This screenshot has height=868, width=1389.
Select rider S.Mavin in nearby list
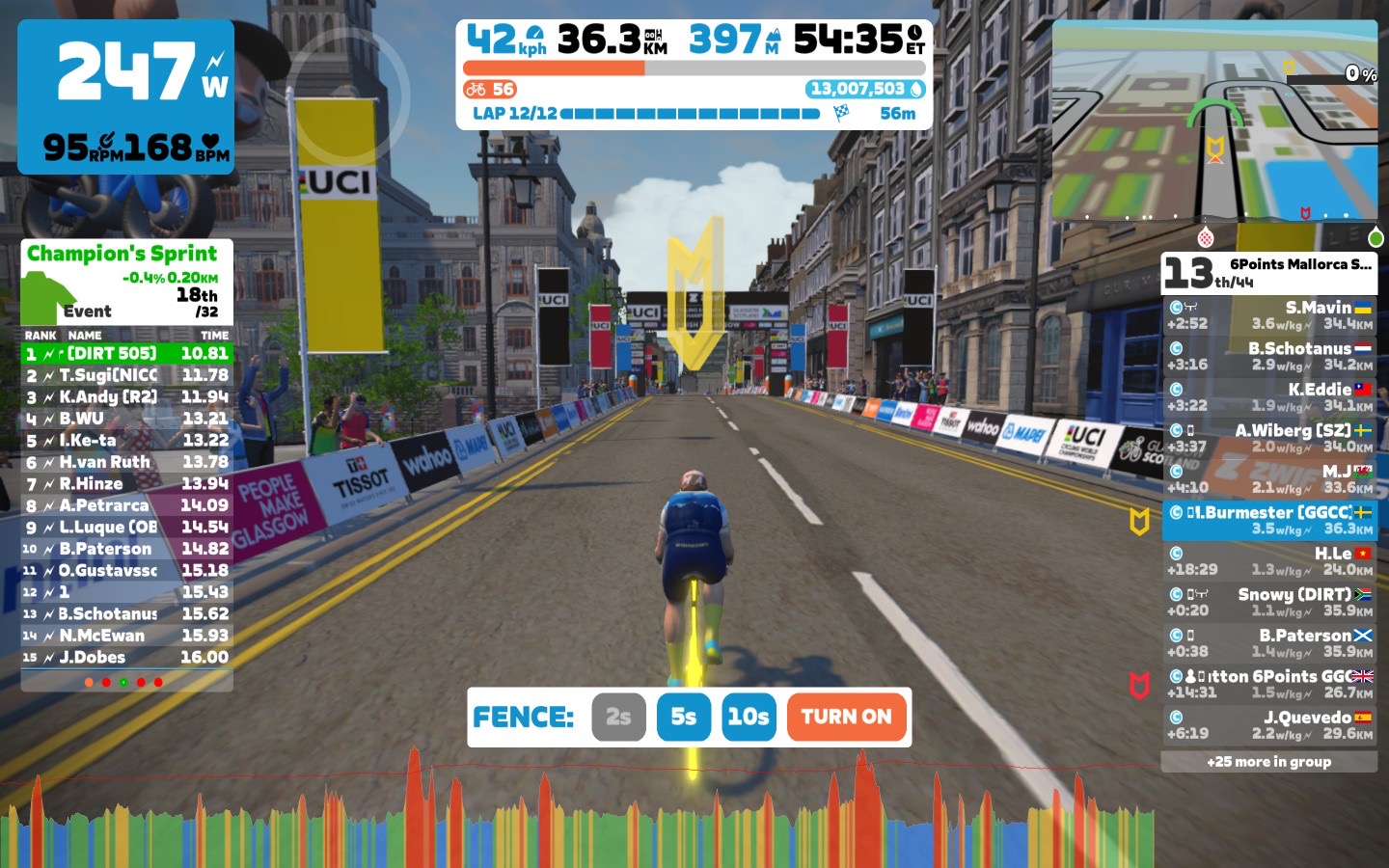[1268, 315]
